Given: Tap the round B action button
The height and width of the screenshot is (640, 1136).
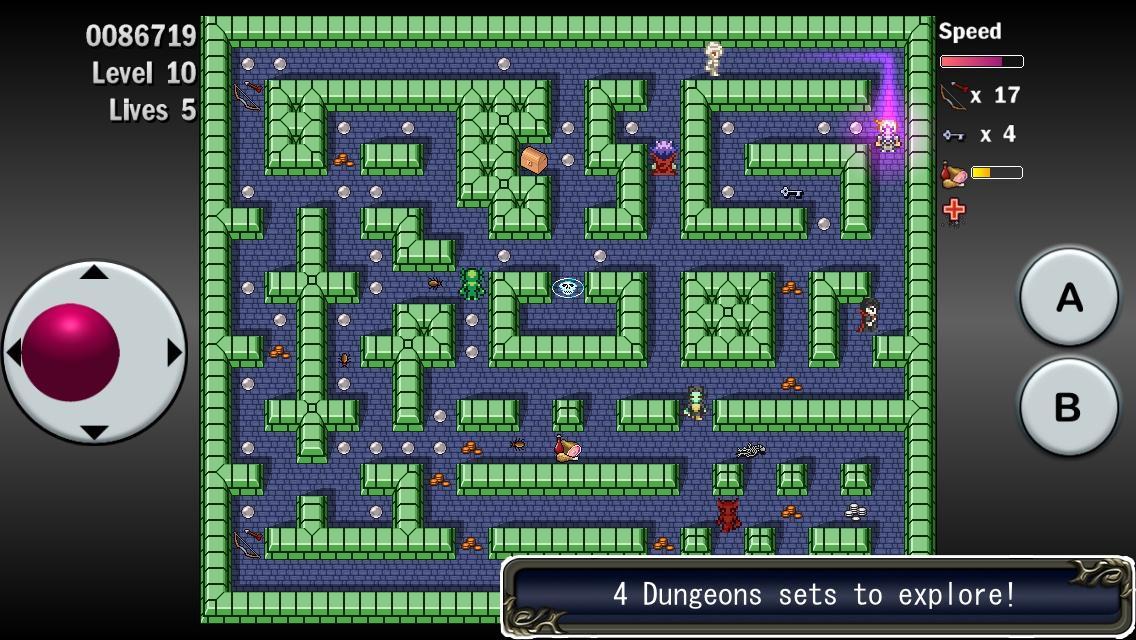Looking at the screenshot, I should [1068, 407].
